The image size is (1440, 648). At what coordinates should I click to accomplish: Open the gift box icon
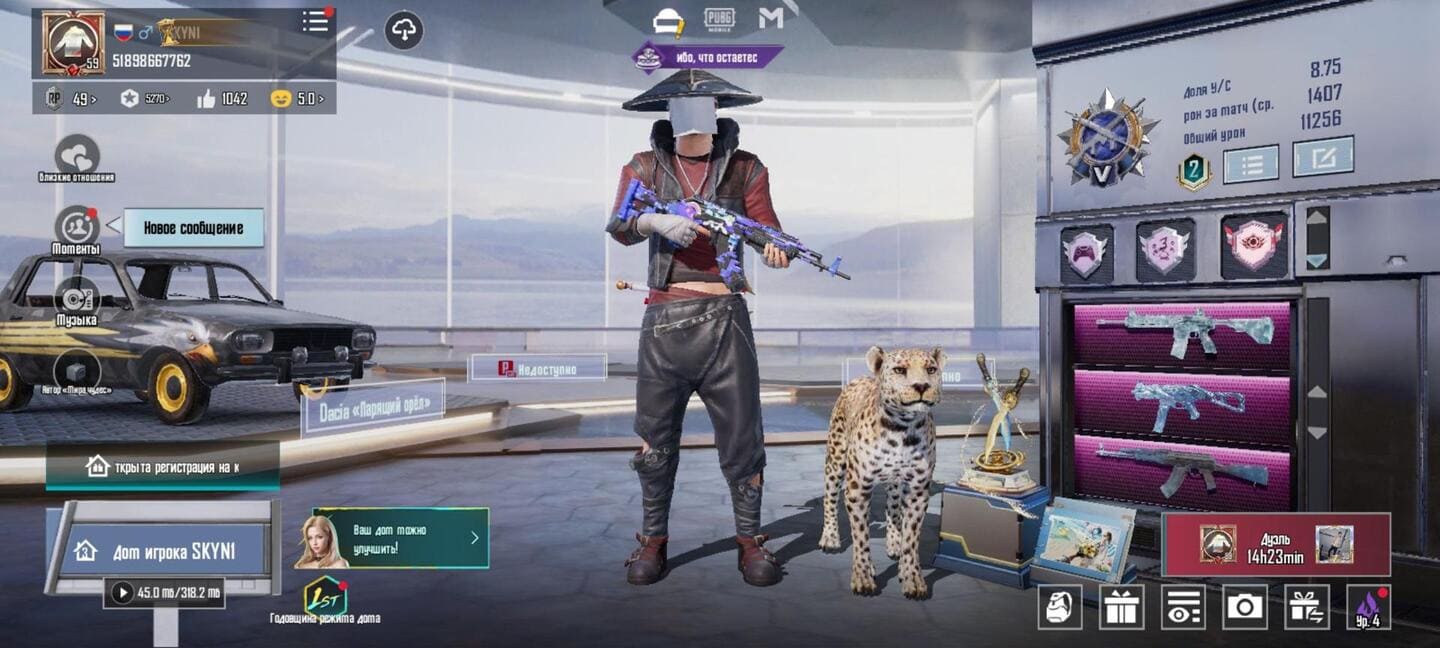point(1121,606)
